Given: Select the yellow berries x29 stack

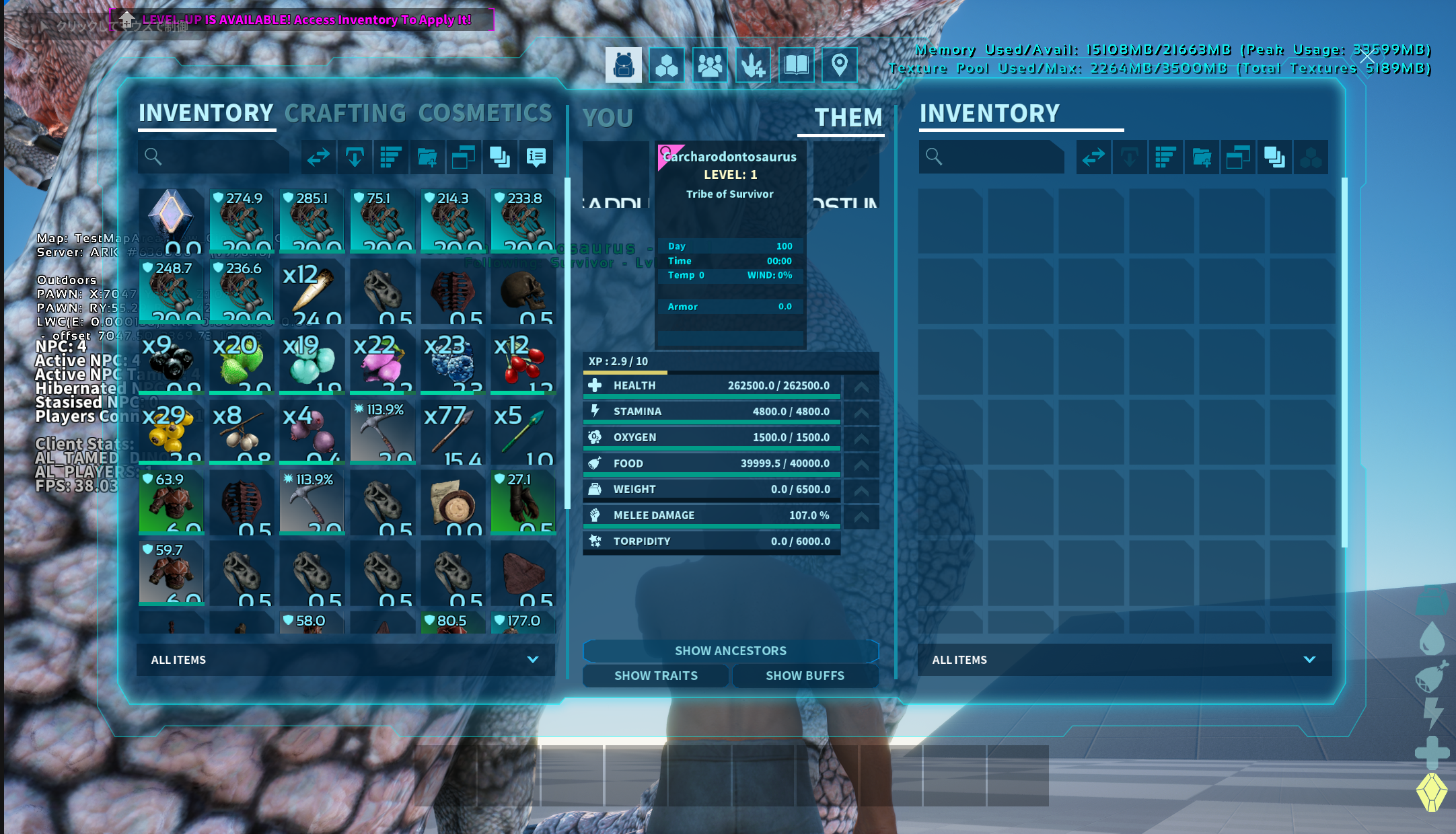Looking at the screenshot, I should coord(171,432).
